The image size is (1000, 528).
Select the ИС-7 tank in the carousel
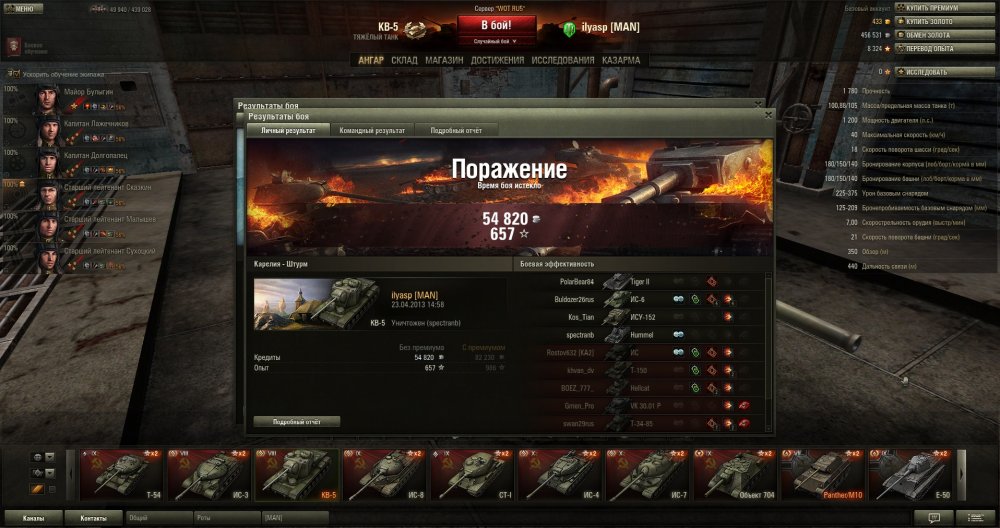pos(649,474)
